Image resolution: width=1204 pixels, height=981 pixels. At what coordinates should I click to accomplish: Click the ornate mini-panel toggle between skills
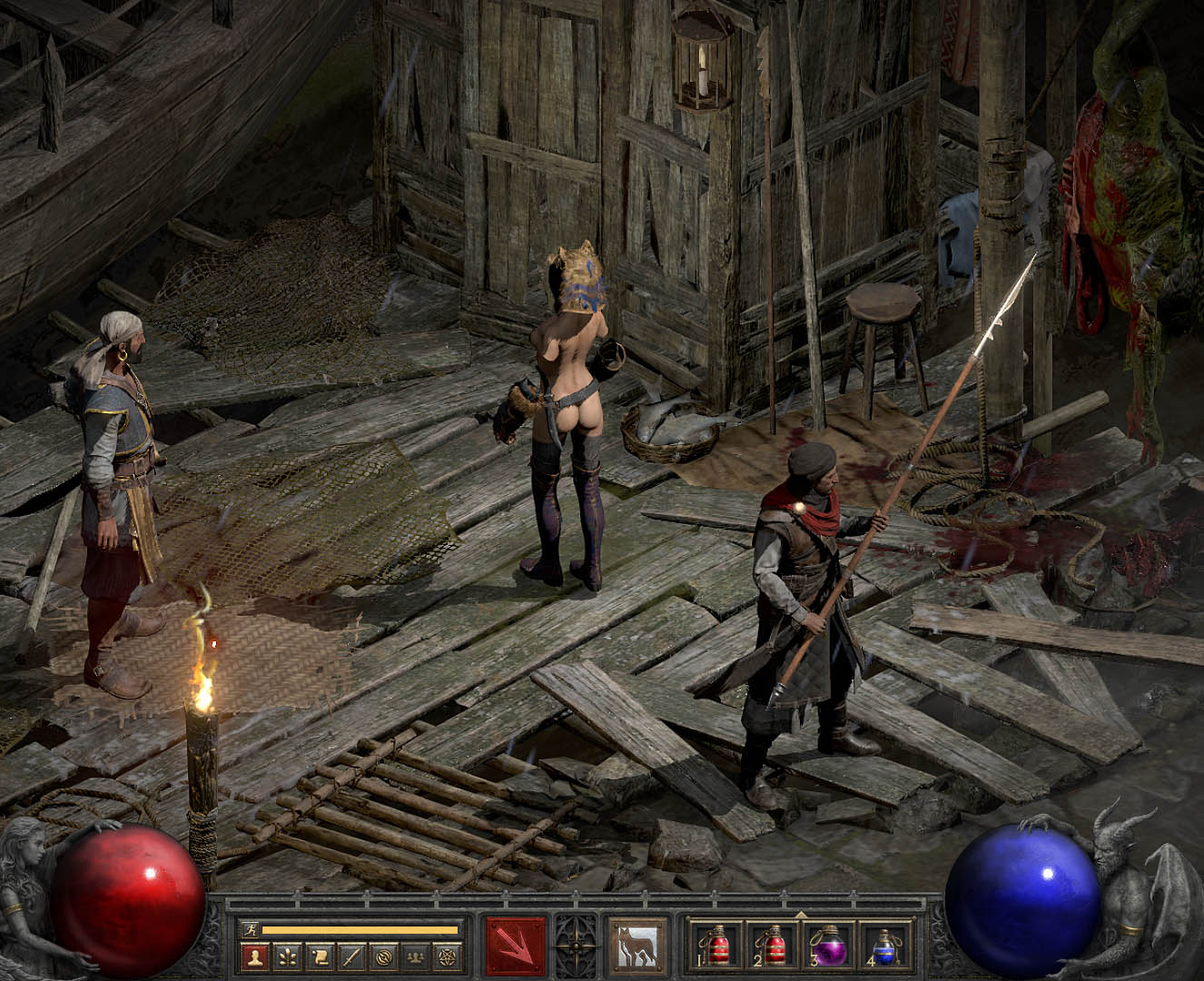577,947
